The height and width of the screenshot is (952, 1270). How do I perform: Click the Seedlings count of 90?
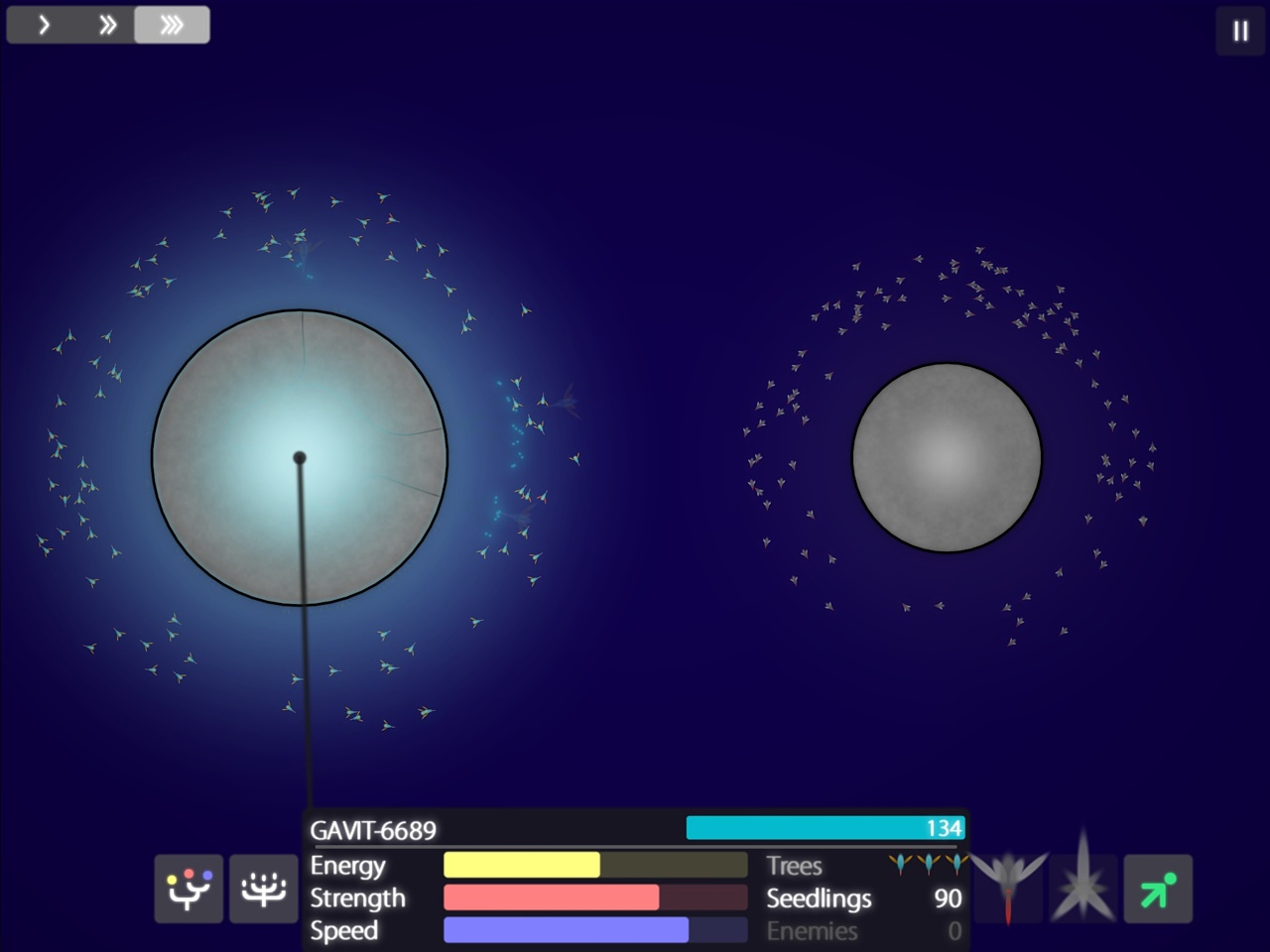[946, 898]
